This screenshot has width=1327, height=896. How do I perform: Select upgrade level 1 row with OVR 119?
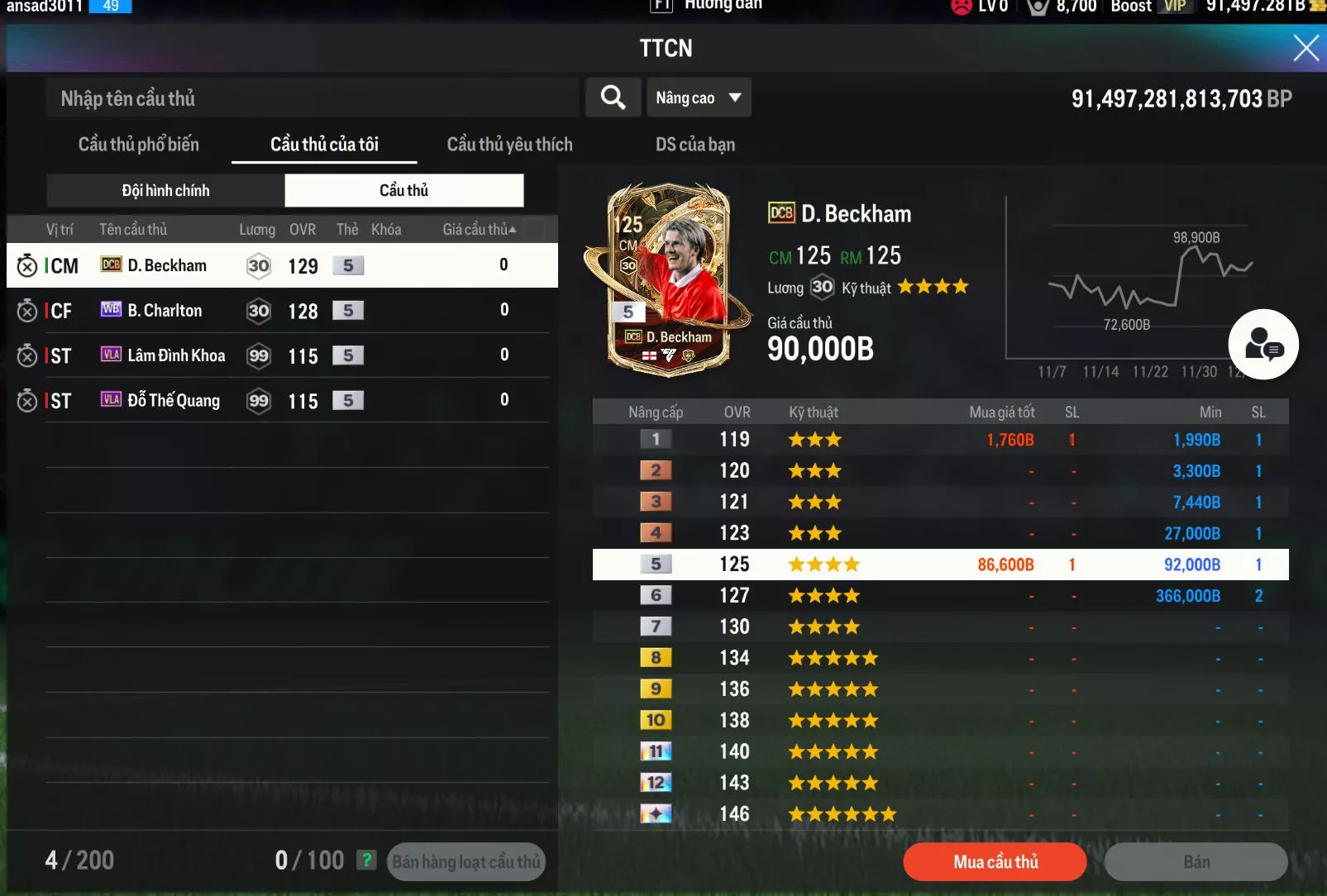coord(940,440)
